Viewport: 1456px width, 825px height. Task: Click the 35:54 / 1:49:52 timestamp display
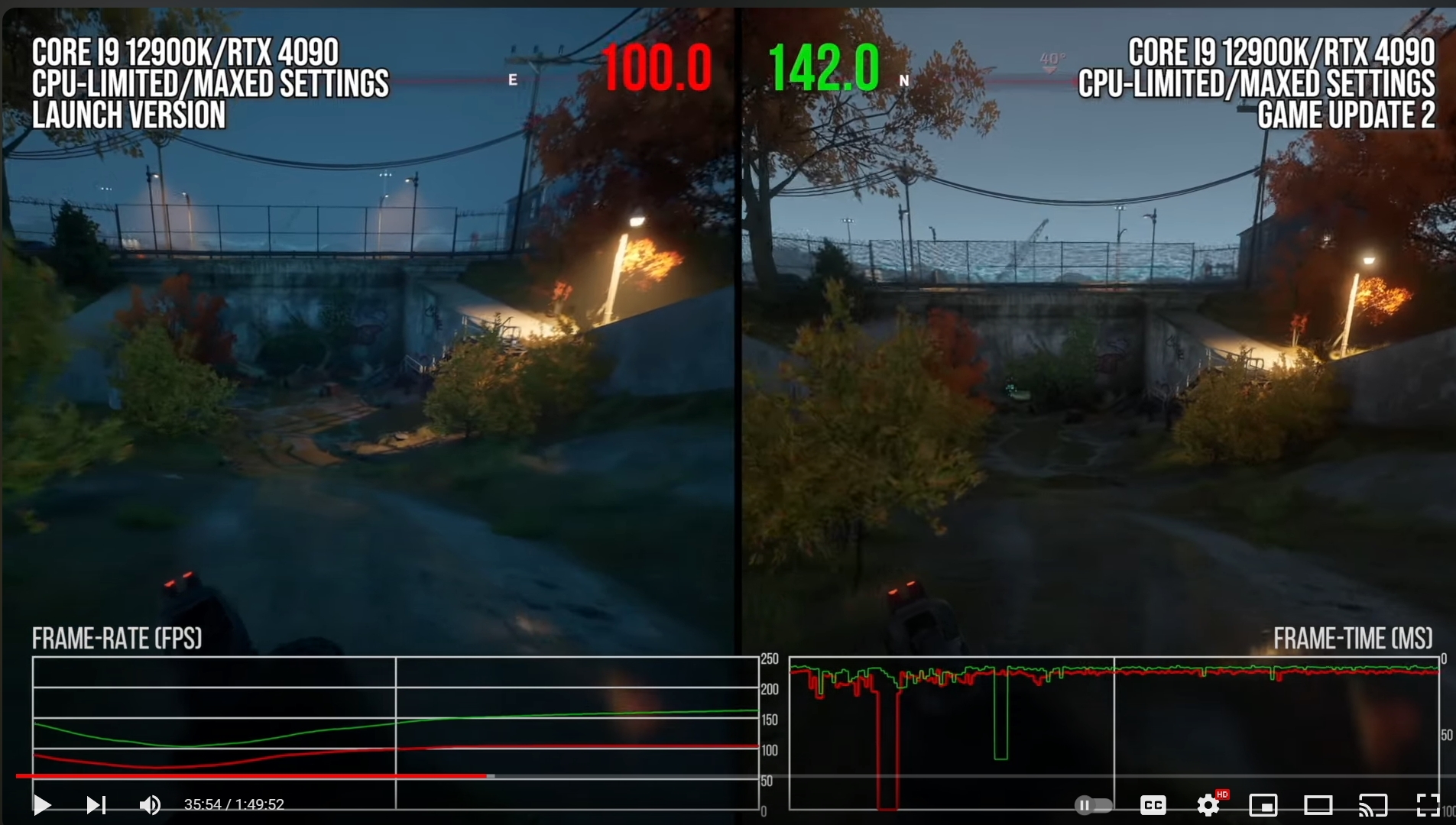pyautogui.click(x=234, y=804)
